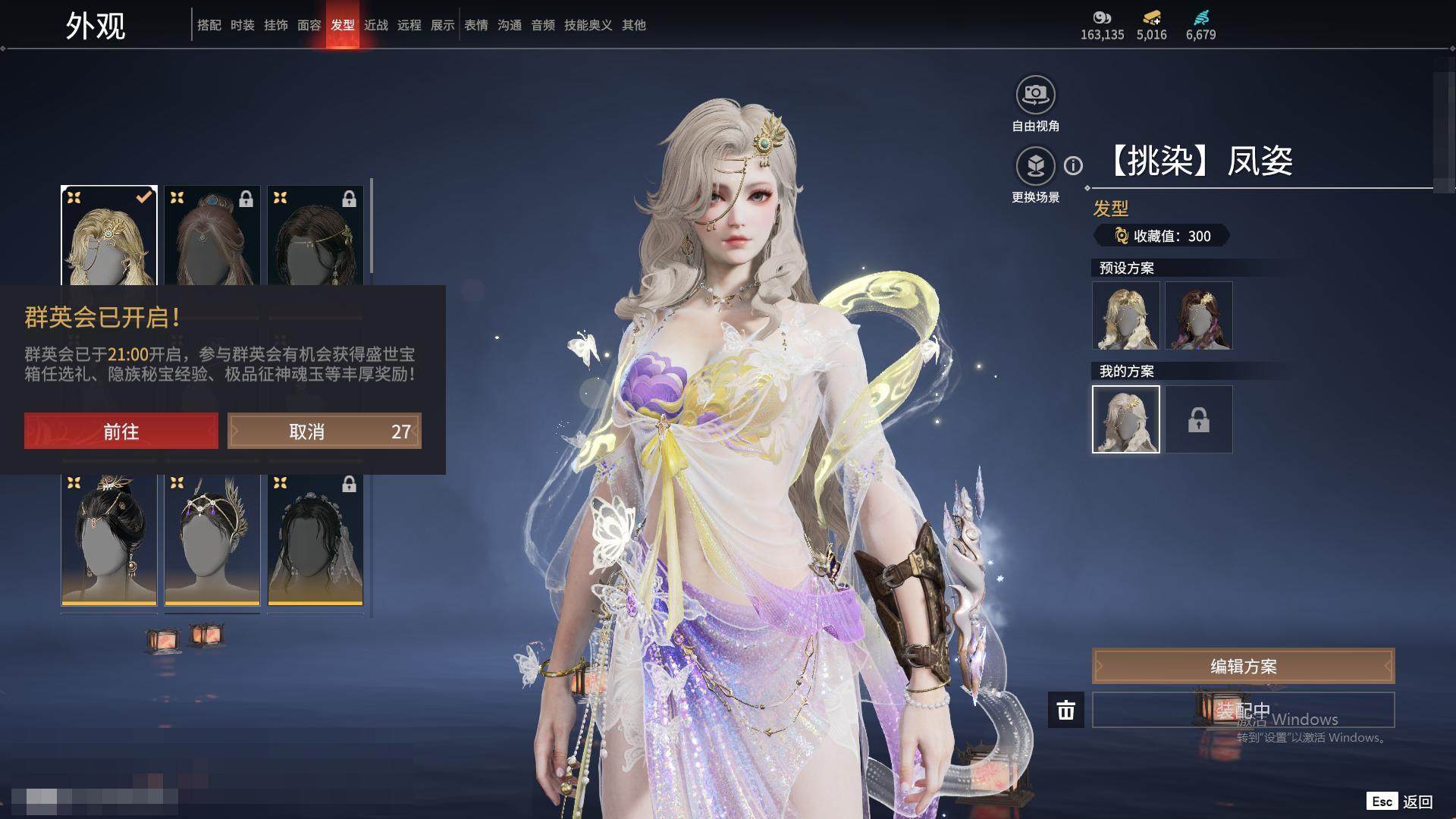Toggle the 自由视角 camera mode

click(x=1035, y=96)
